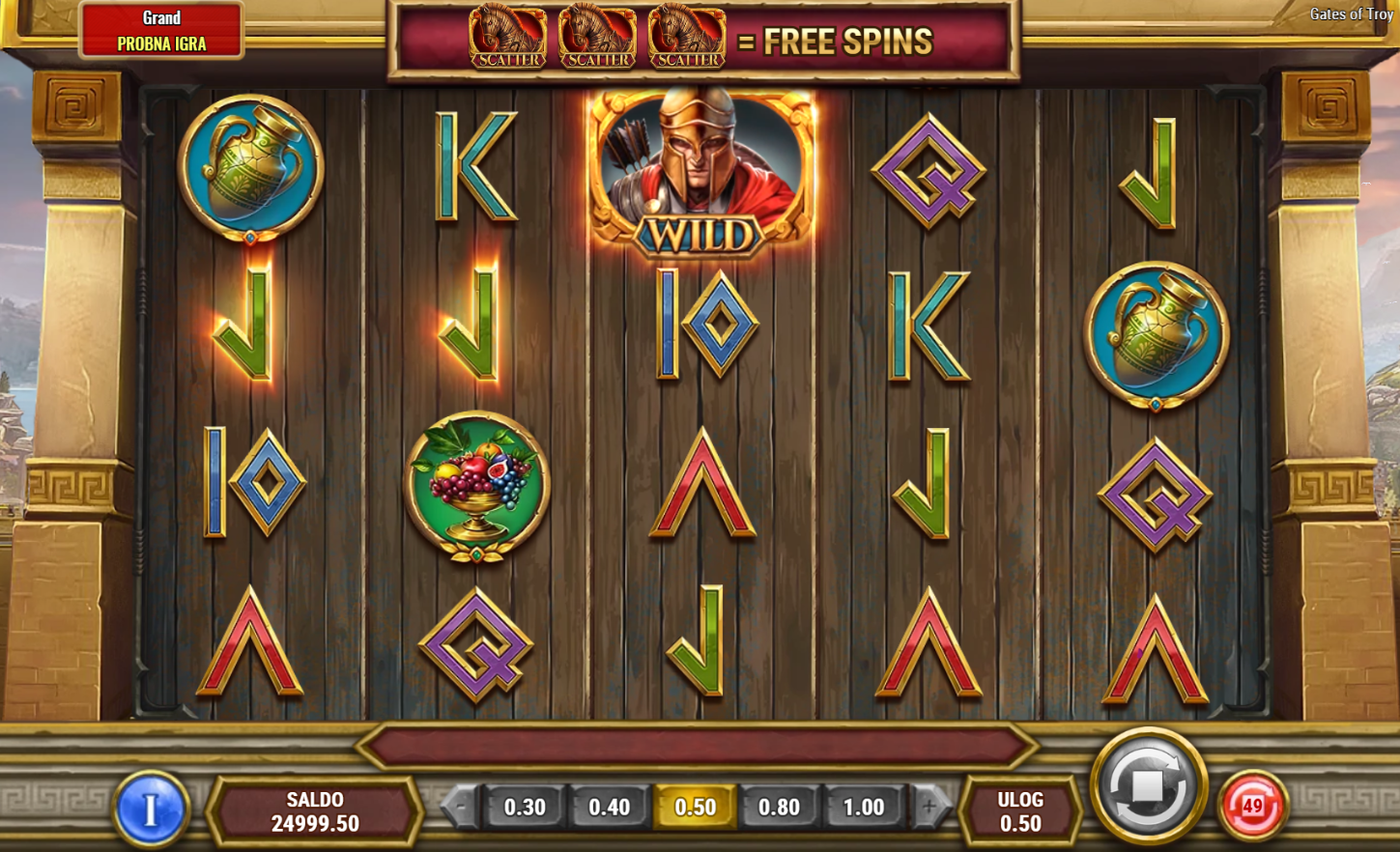Set the bet to 0.80
The width and height of the screenshot is (1400, 852).
point(779,807)
